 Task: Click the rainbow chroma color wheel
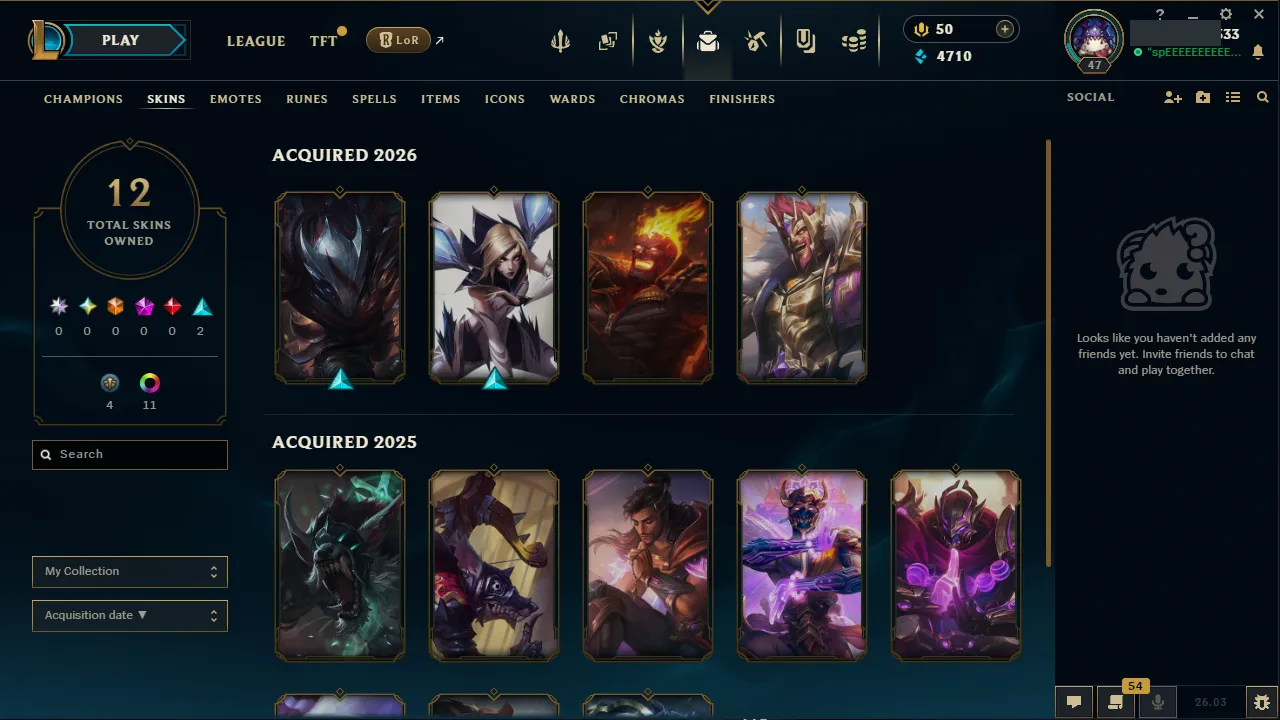click(149, 382)
